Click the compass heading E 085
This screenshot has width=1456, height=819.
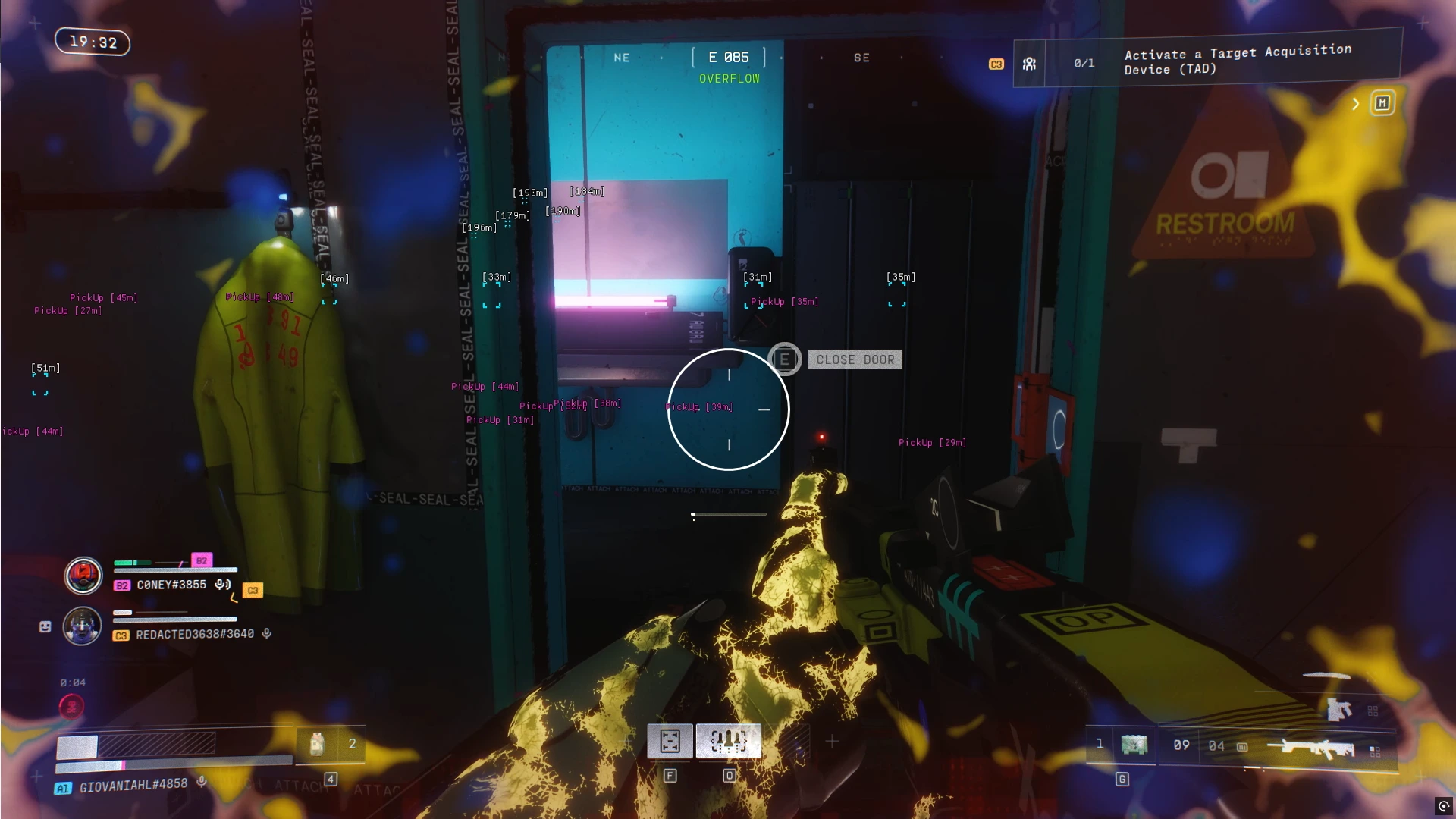[729, 58]
